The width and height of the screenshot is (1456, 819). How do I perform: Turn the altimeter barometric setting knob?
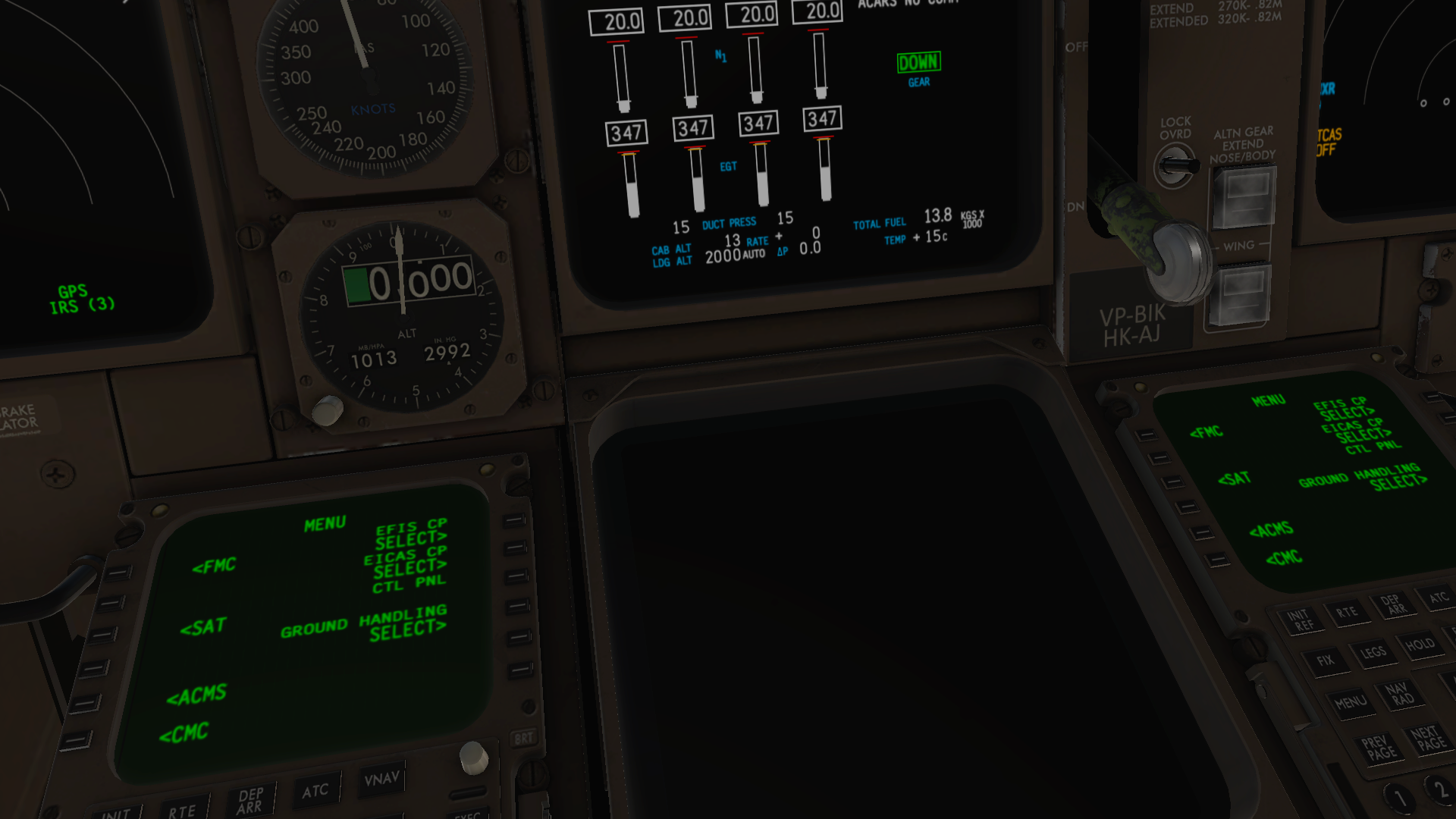(x=329, y=409)
